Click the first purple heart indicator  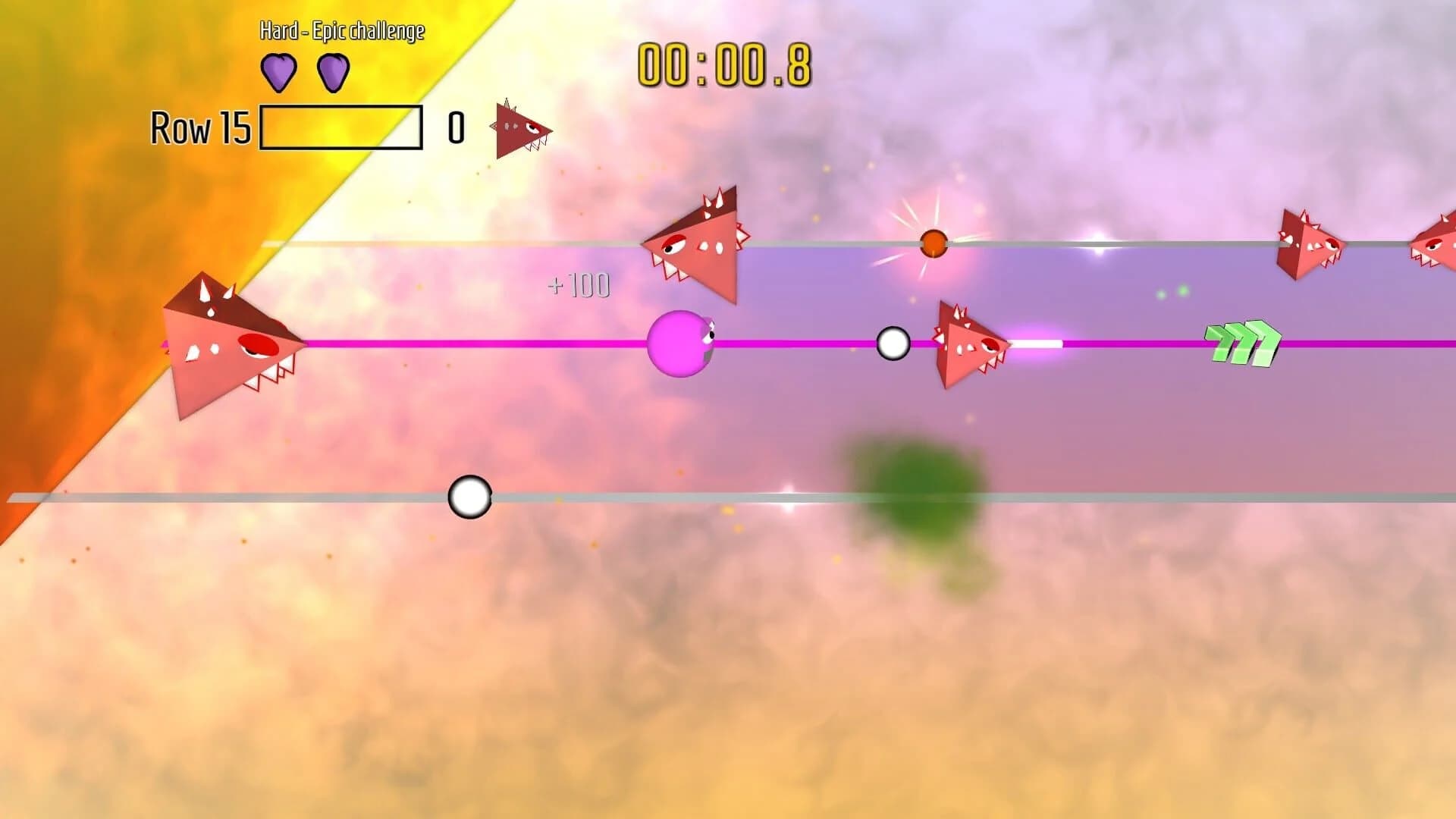[x=281, y=72]
